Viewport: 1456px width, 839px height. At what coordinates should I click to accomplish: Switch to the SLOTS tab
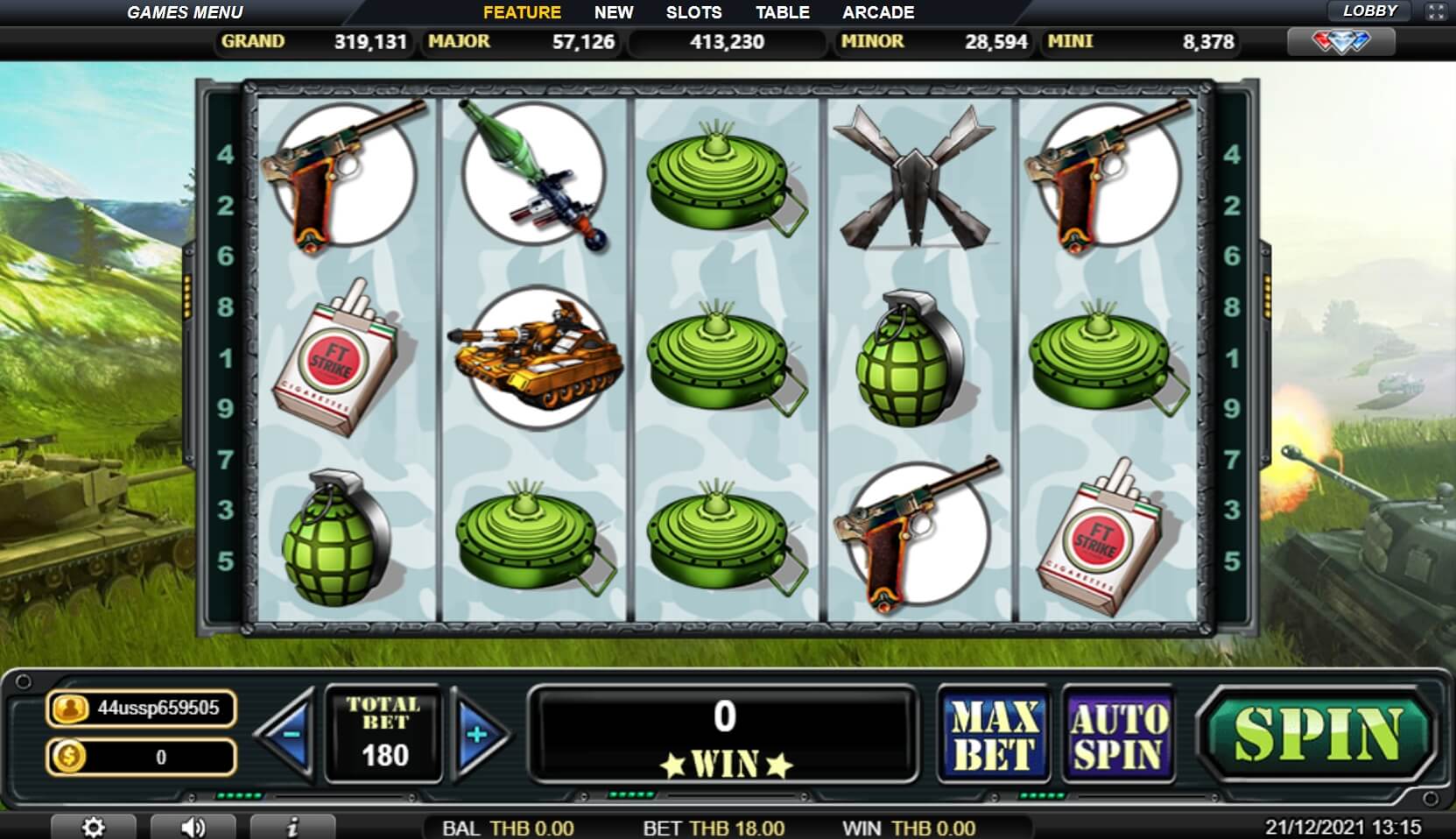(x=693, y=11)
